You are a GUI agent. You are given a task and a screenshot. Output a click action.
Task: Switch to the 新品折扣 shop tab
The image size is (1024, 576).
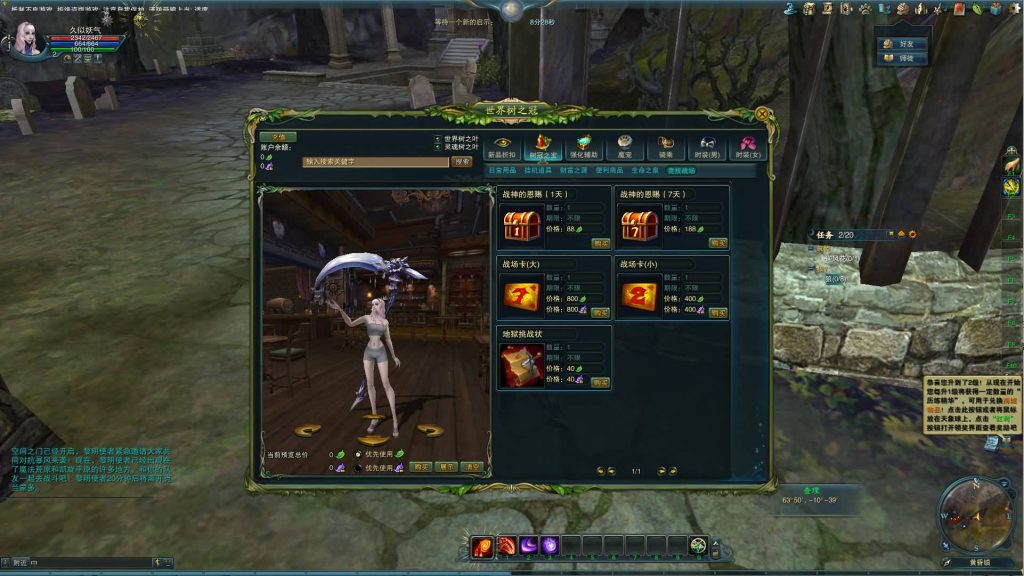502,147
